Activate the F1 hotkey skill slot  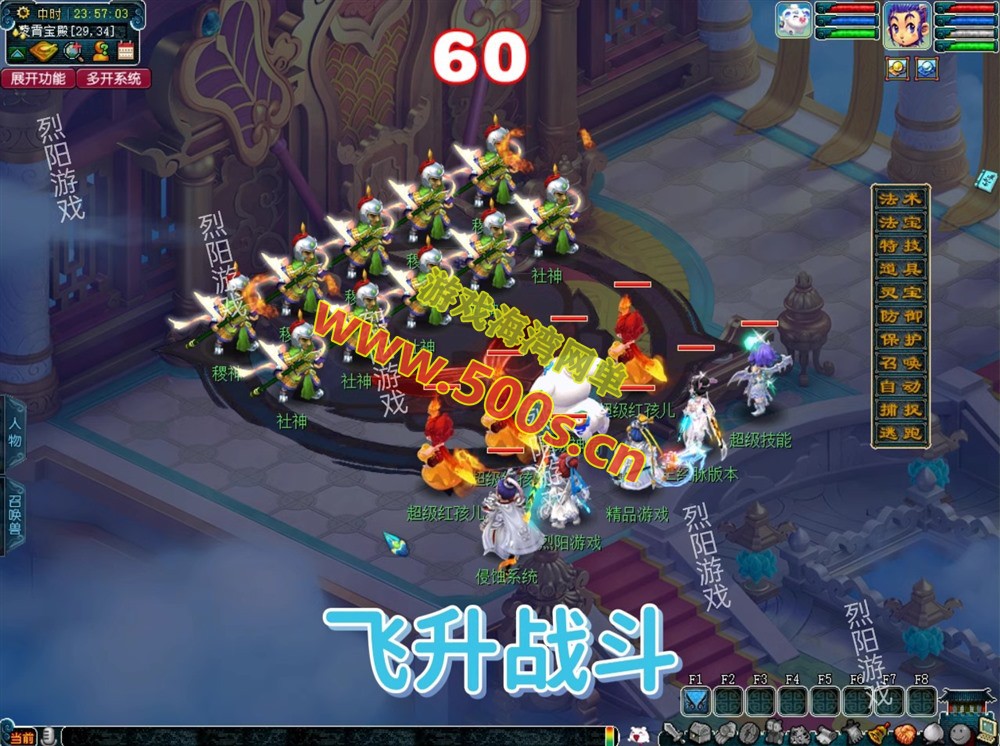(696, 701)
